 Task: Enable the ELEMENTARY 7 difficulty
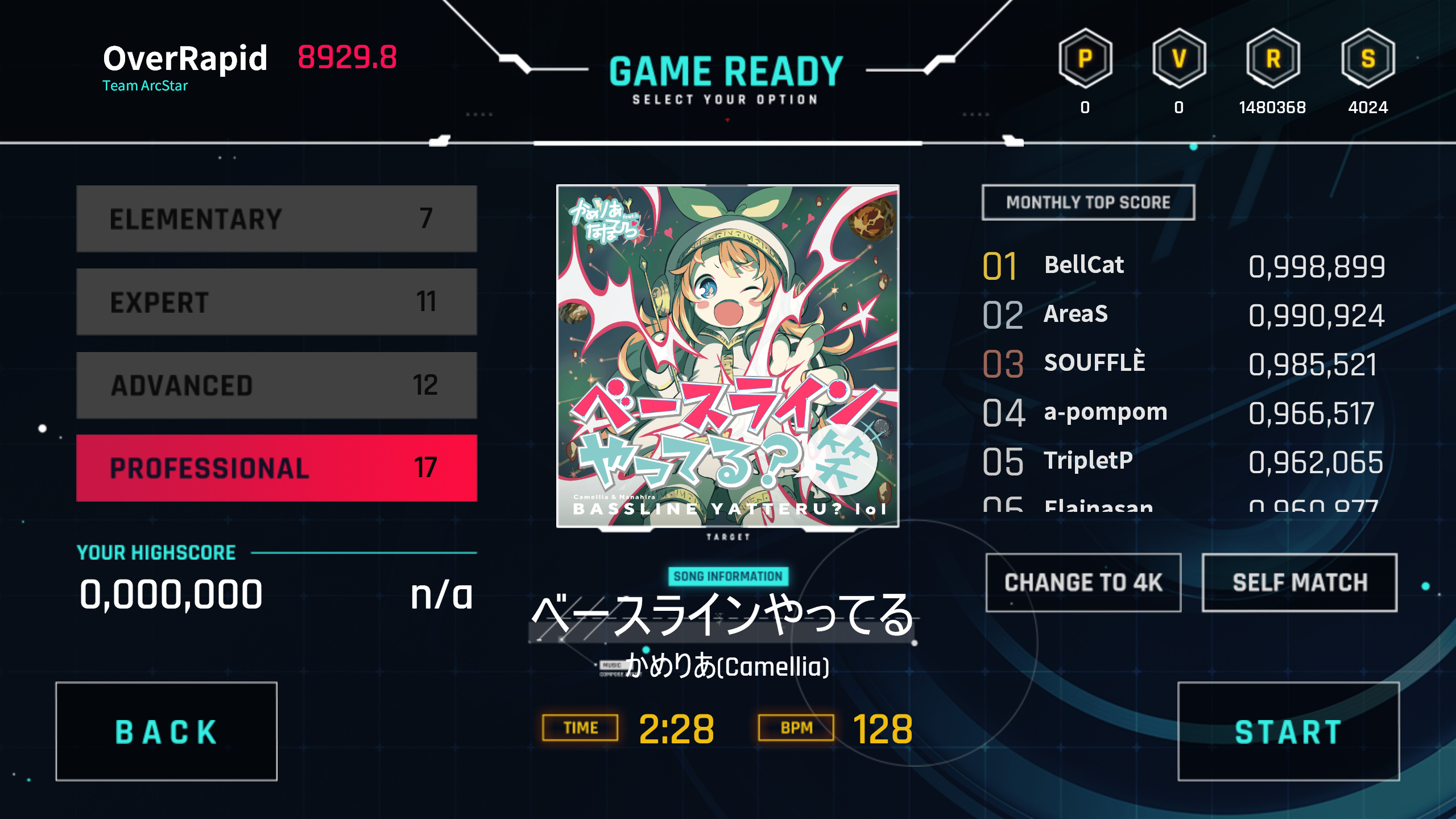[275, 218]
